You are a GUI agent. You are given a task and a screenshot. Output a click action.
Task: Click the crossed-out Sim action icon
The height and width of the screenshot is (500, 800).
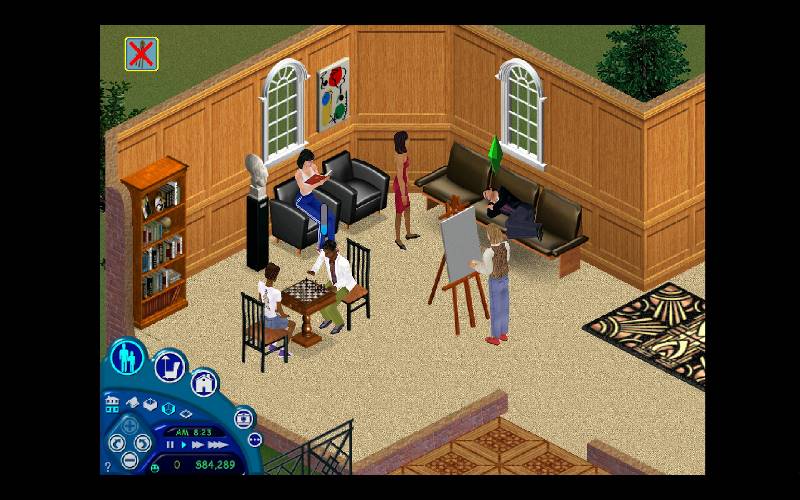pos(141,53)
